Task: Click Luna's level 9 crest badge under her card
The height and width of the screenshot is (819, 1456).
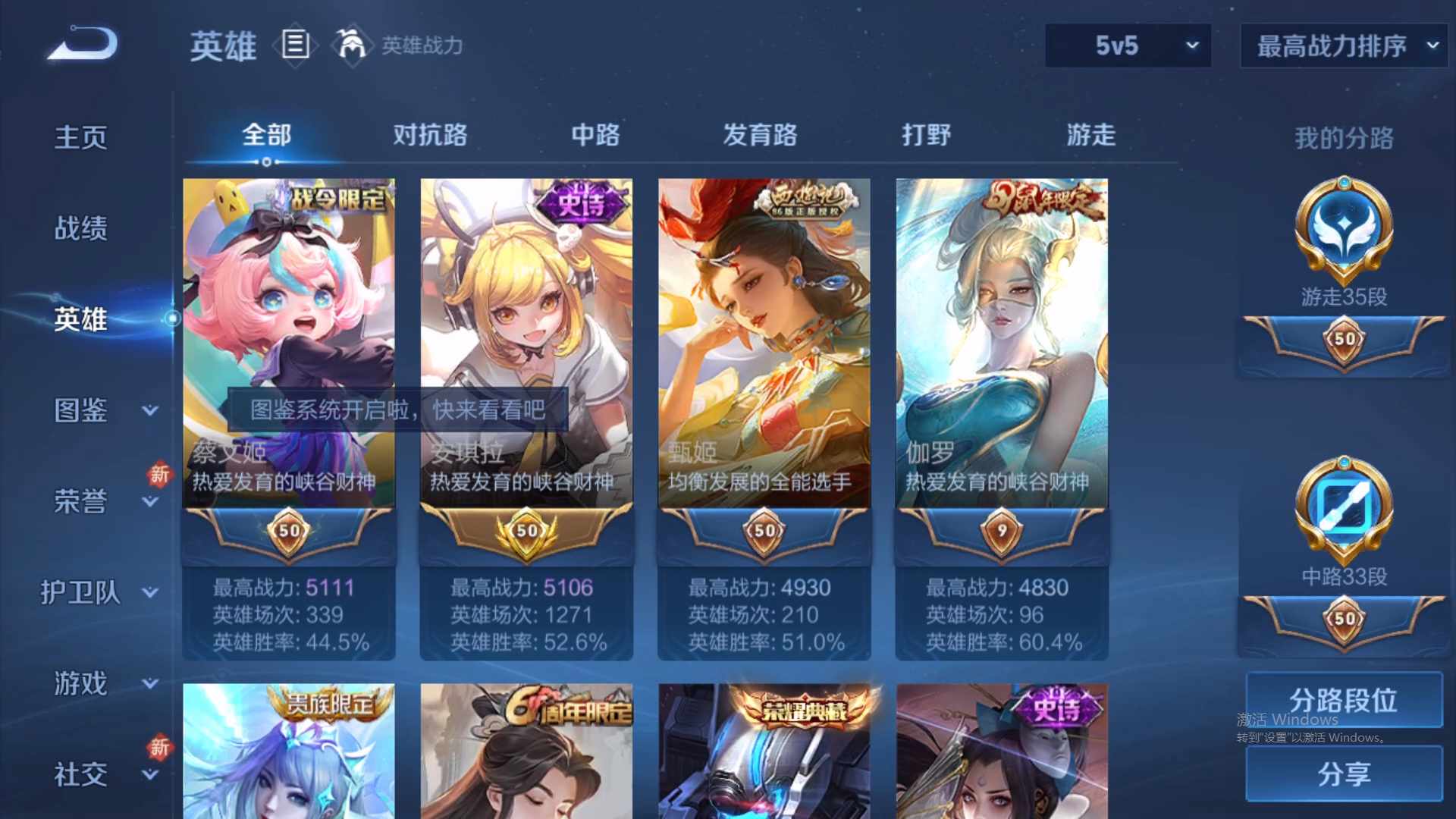Action: pos(1001,531)
